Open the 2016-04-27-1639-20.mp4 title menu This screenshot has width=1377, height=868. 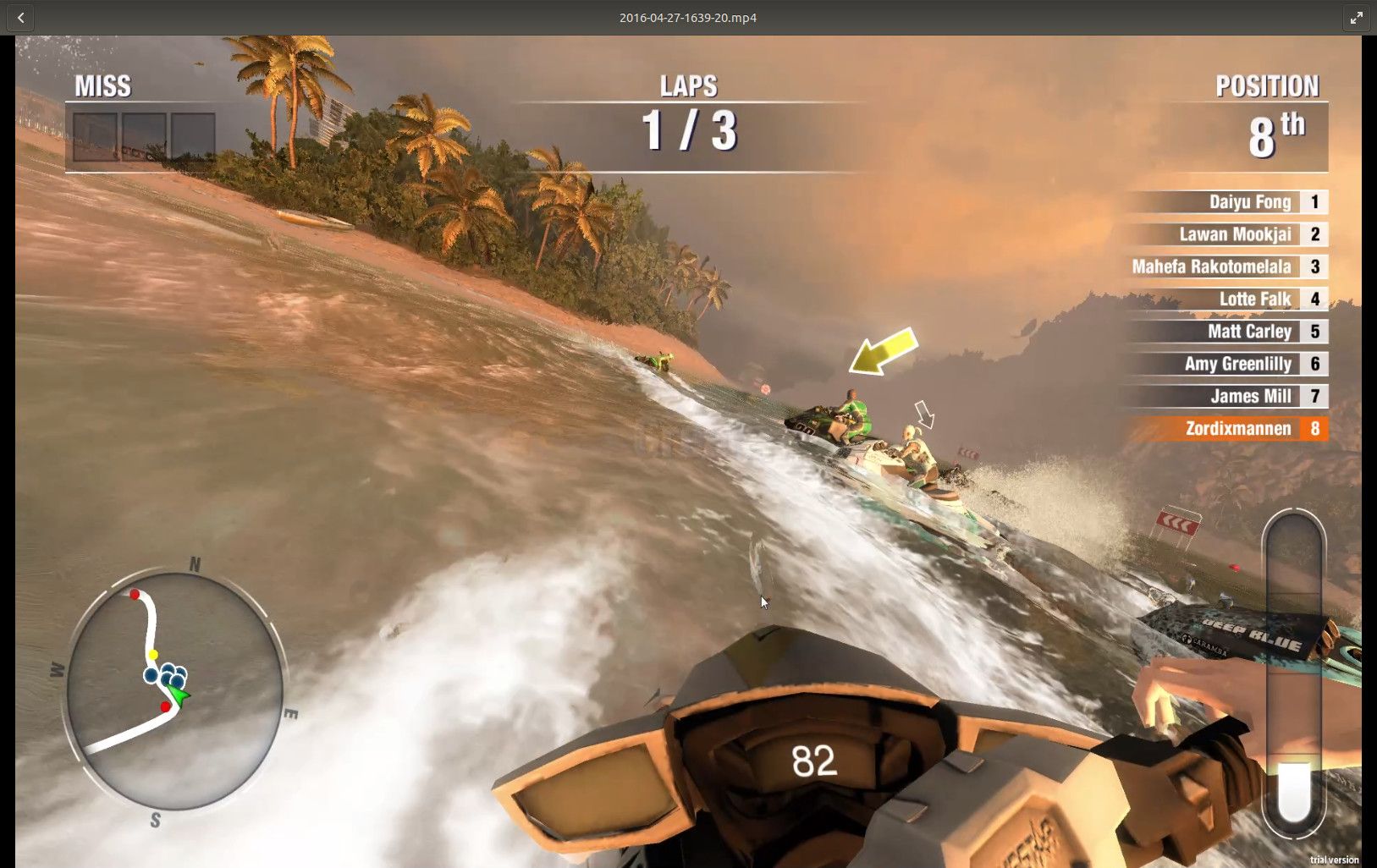[687, 17]
